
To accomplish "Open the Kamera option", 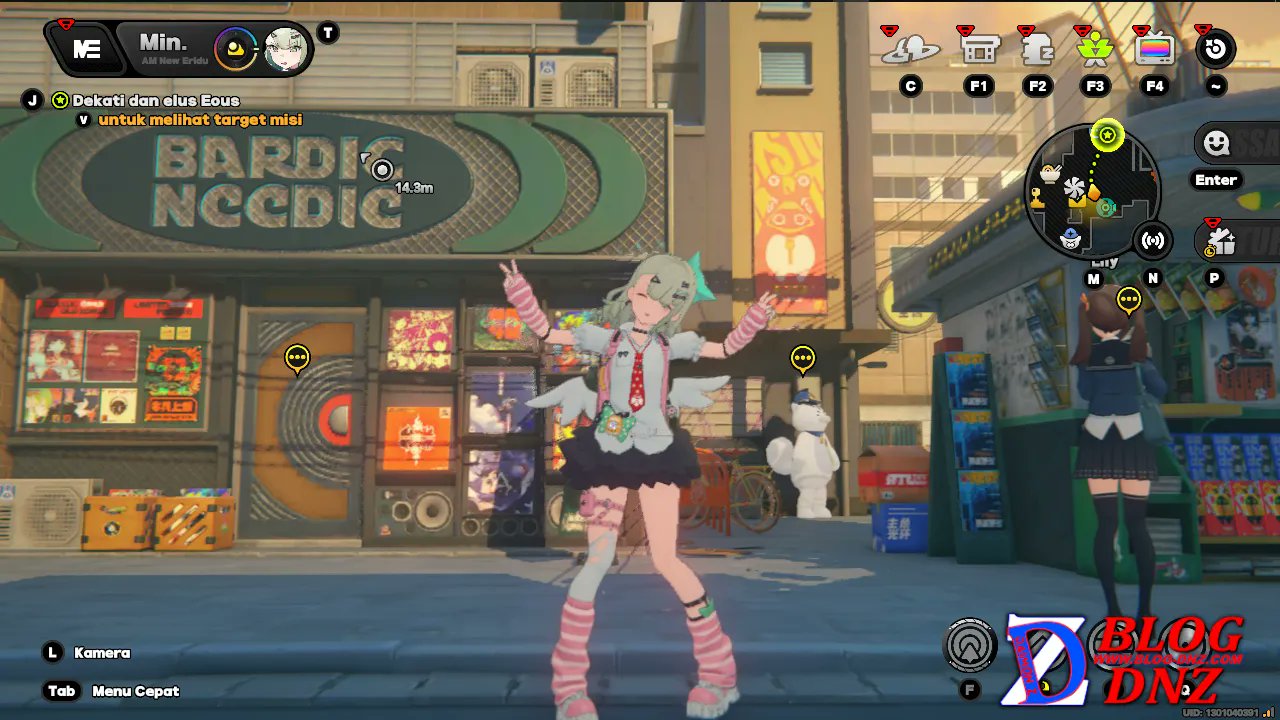I will [101, 653].
